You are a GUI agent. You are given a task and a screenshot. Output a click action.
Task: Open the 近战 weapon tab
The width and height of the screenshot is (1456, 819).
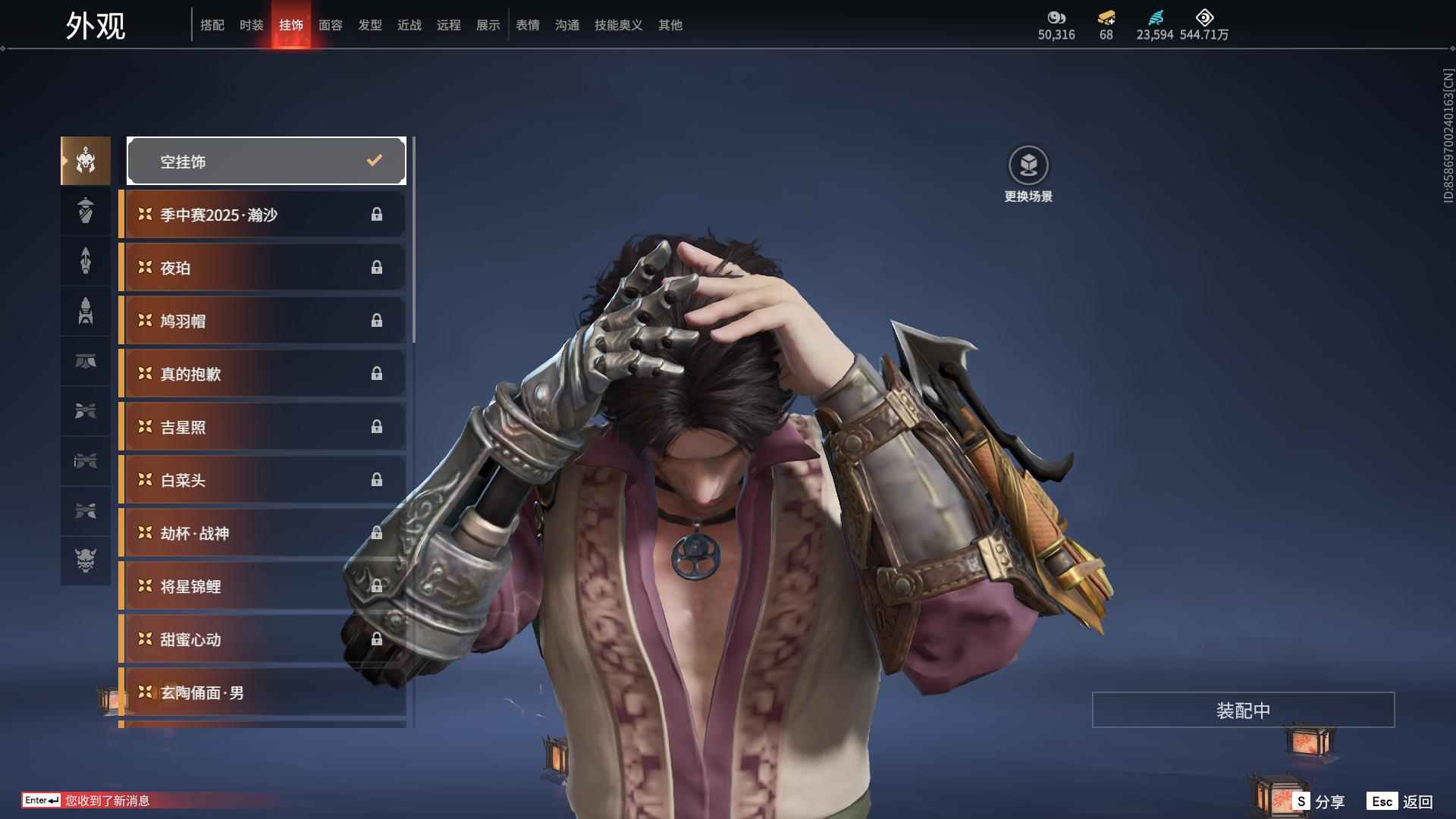pyautogui.click(x=409, y=25)
